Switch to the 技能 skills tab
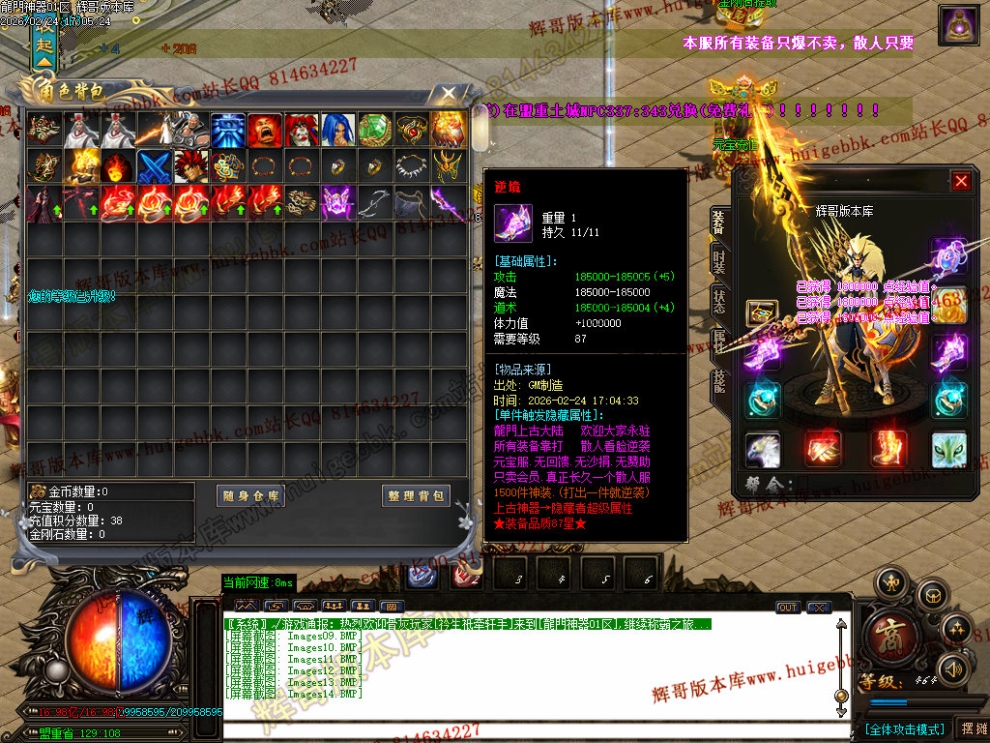 [718, 381]
